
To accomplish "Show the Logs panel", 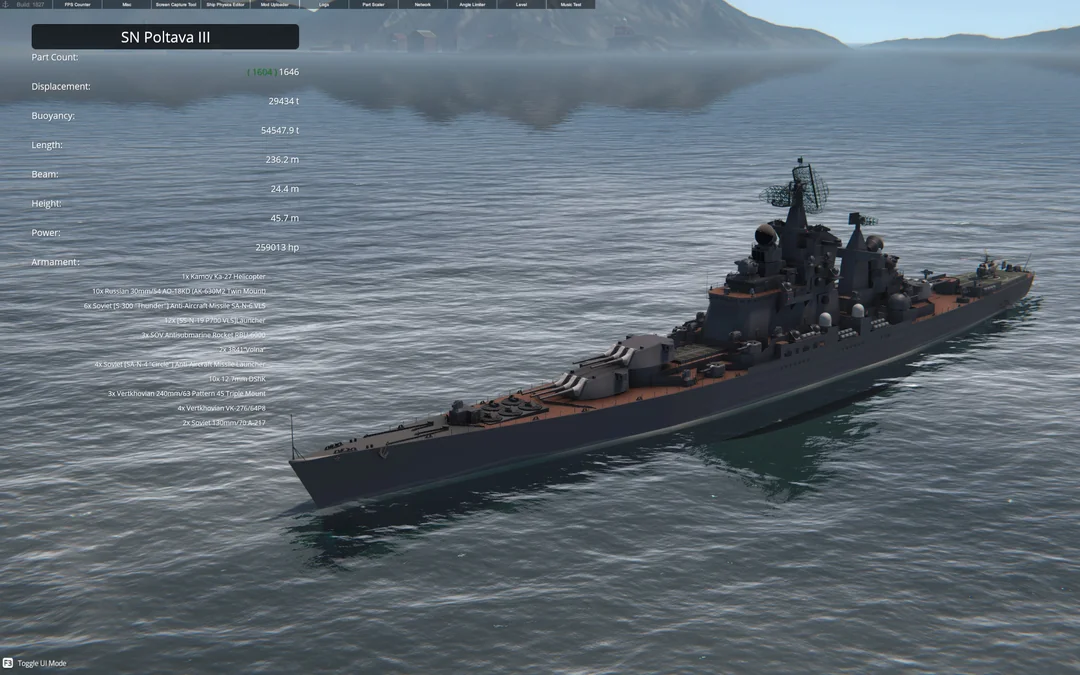I will [324, 5].
